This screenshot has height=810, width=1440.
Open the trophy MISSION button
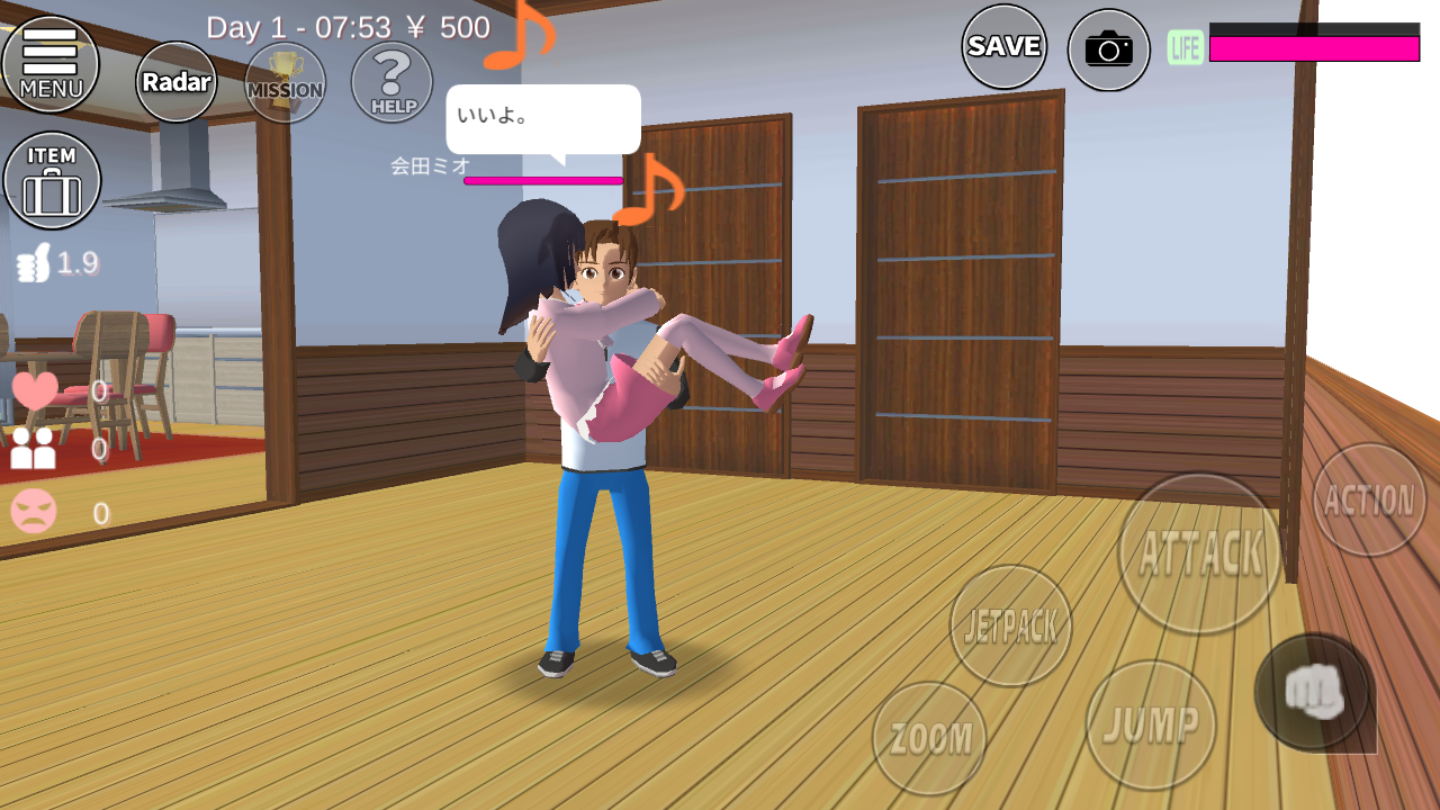285,82
